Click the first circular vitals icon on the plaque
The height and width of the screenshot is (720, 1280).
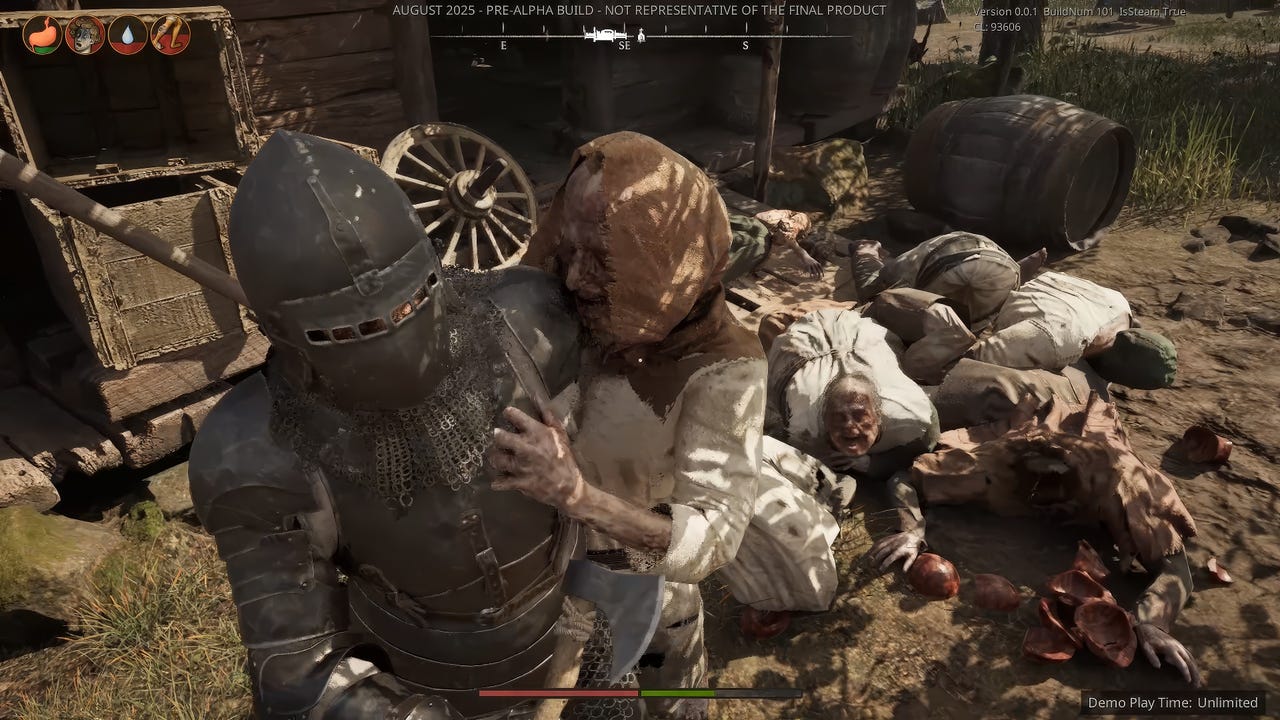42,34
